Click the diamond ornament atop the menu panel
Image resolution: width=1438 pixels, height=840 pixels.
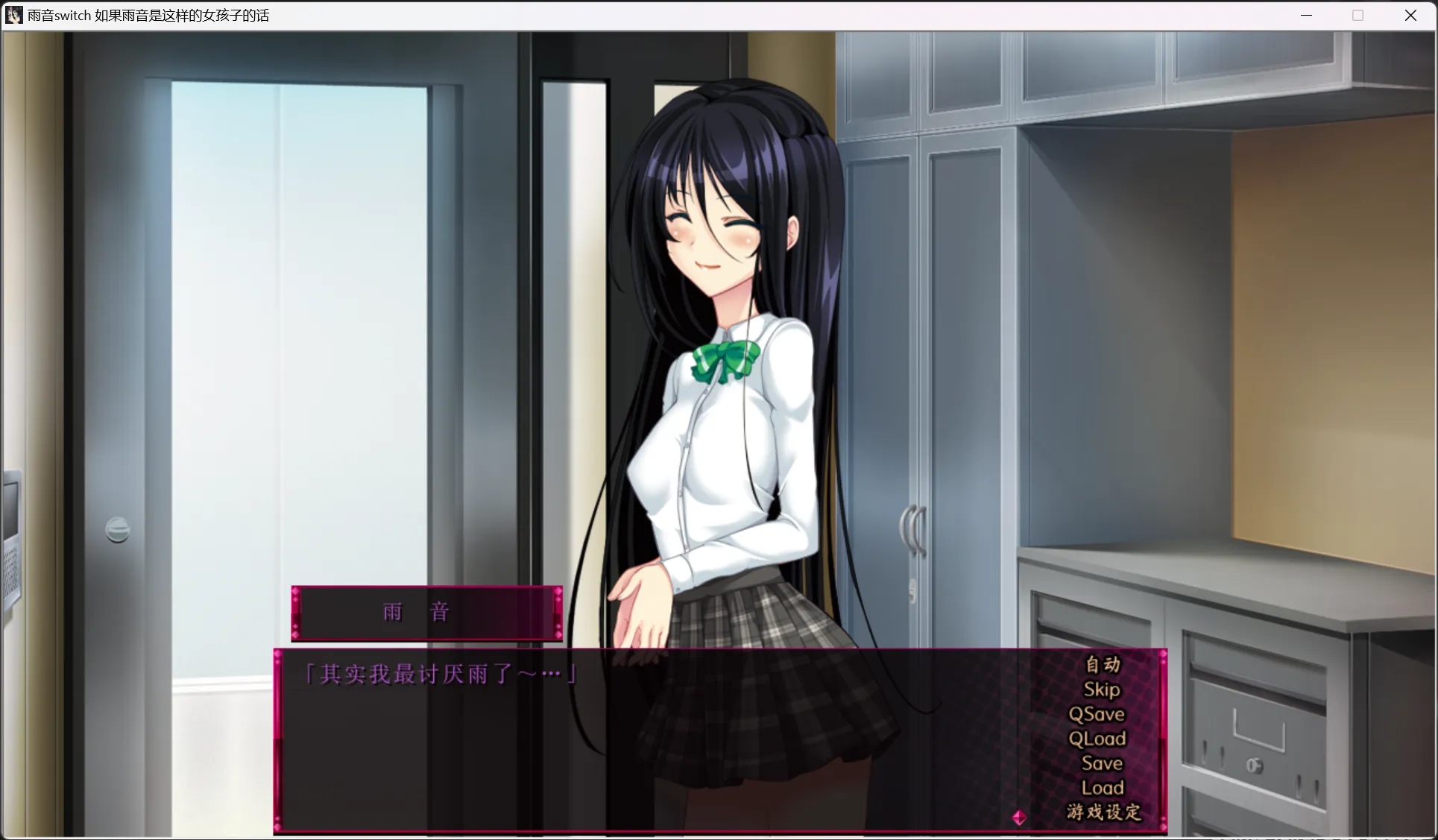(x=1163, y=654)
